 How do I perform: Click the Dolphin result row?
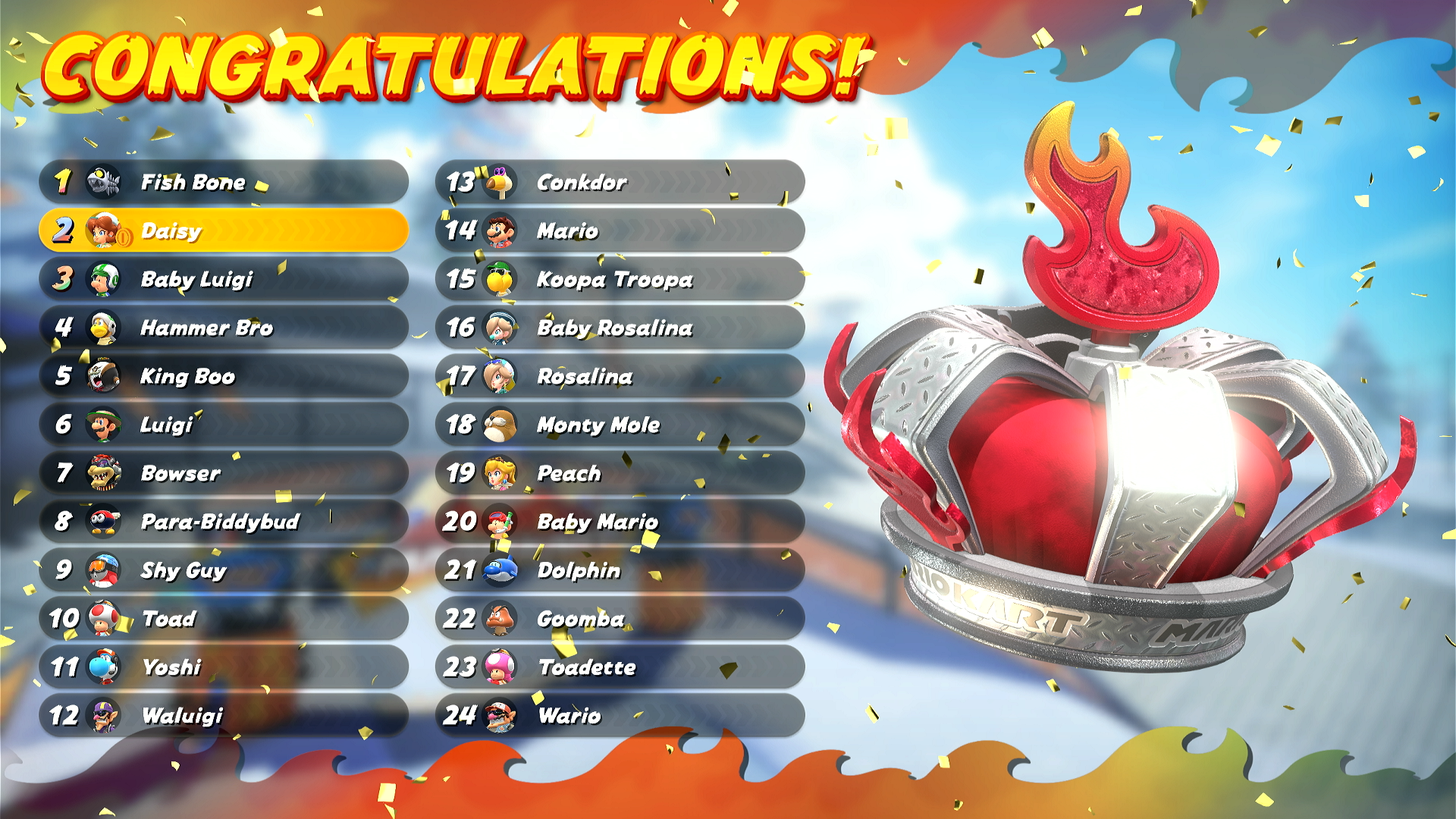coord(620,570)
